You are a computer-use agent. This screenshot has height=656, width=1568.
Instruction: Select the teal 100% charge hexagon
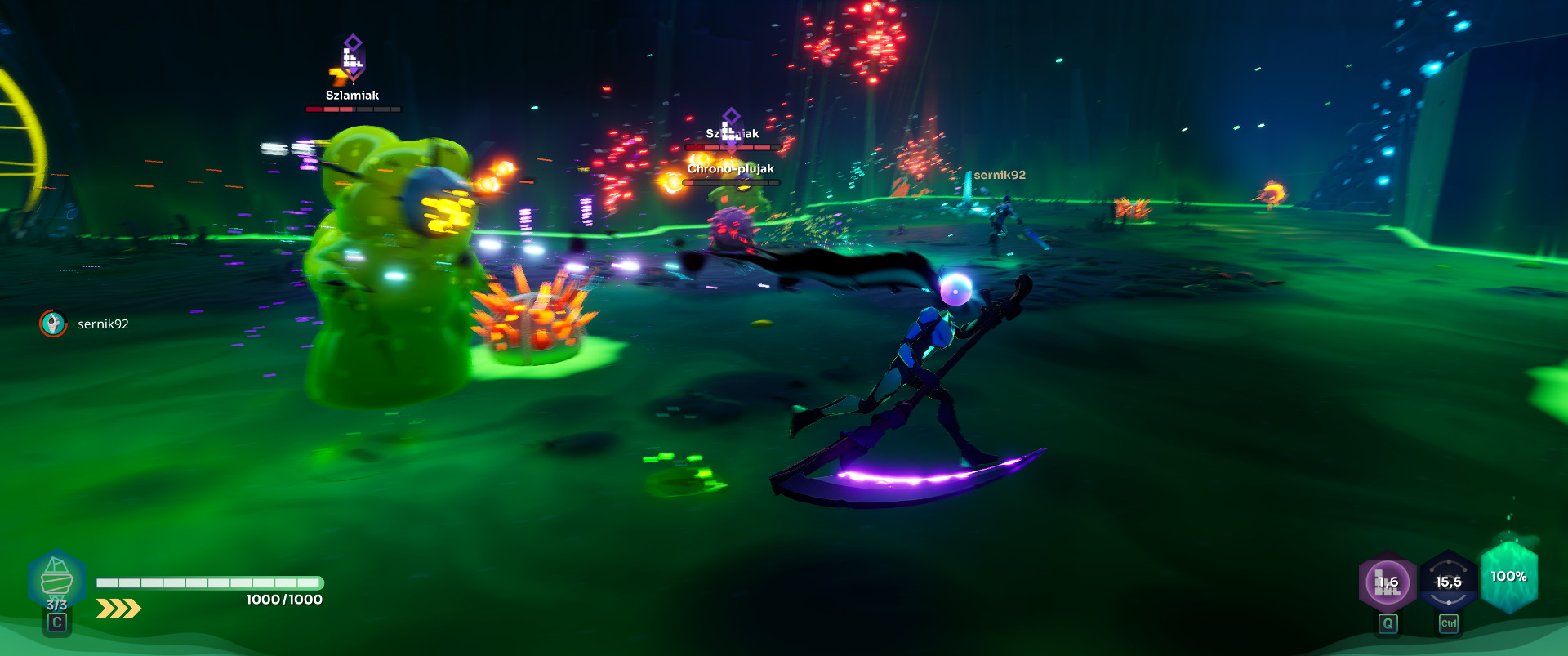(1508, 578)
